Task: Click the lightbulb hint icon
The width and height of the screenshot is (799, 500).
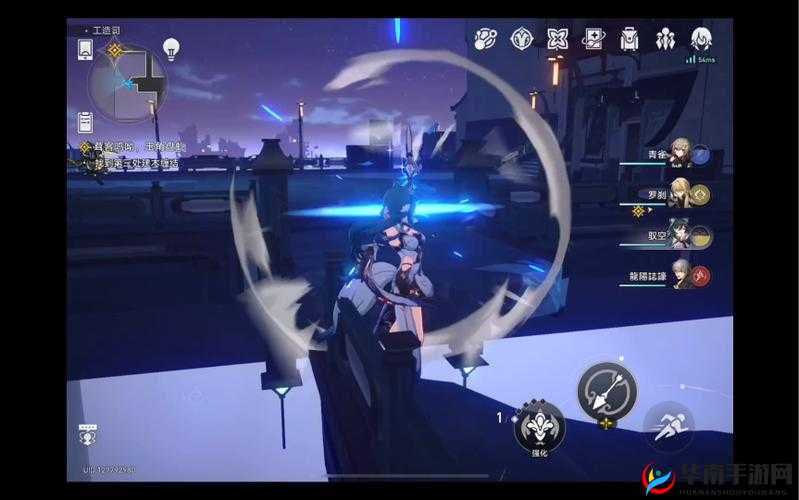Action: [170, 49]
